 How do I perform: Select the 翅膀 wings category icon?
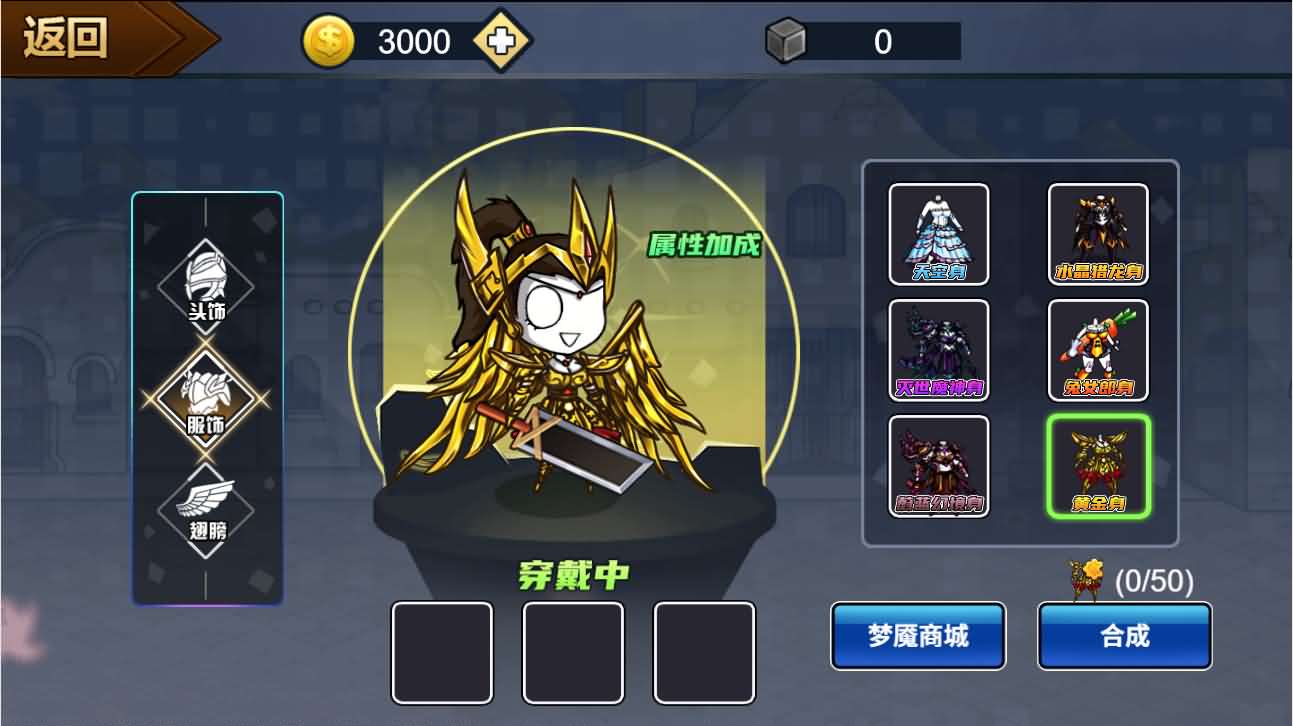[x=207, y=512]
